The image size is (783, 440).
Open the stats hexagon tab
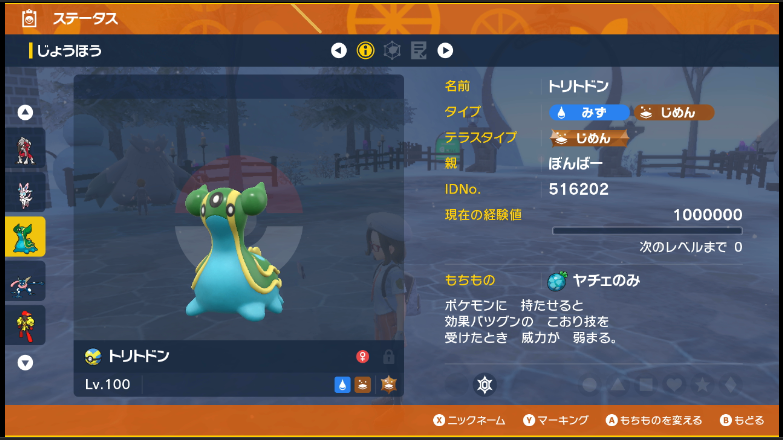pos(393,50)
